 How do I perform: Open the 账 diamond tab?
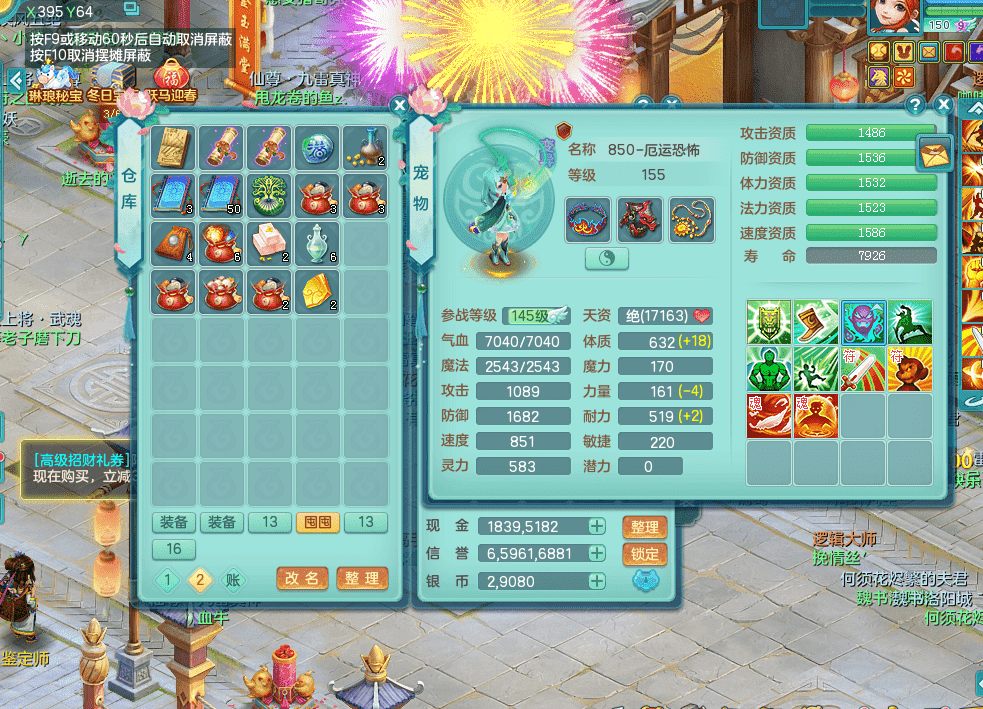(232, 579)
